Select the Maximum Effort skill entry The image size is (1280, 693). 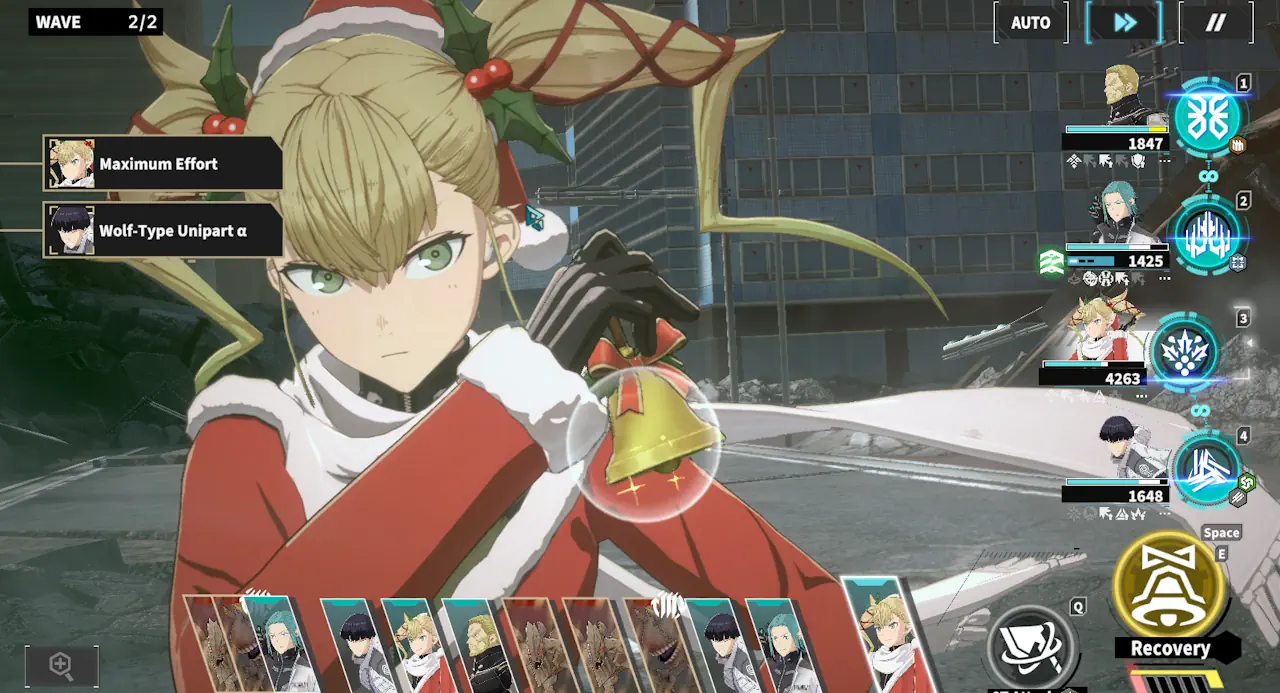pos(163,164)
